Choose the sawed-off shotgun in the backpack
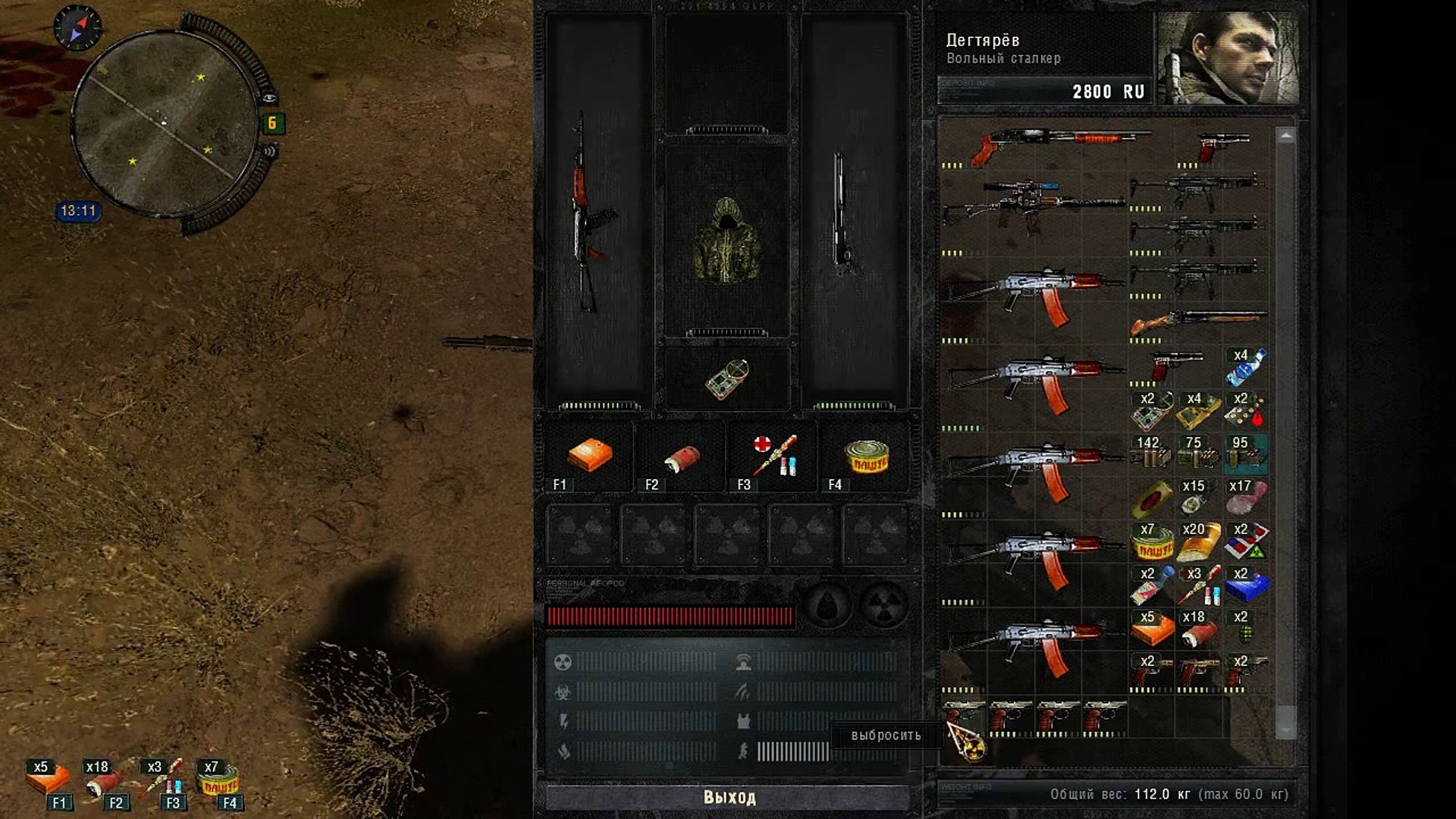The image size is (1456, 819). pos(1198,322)
